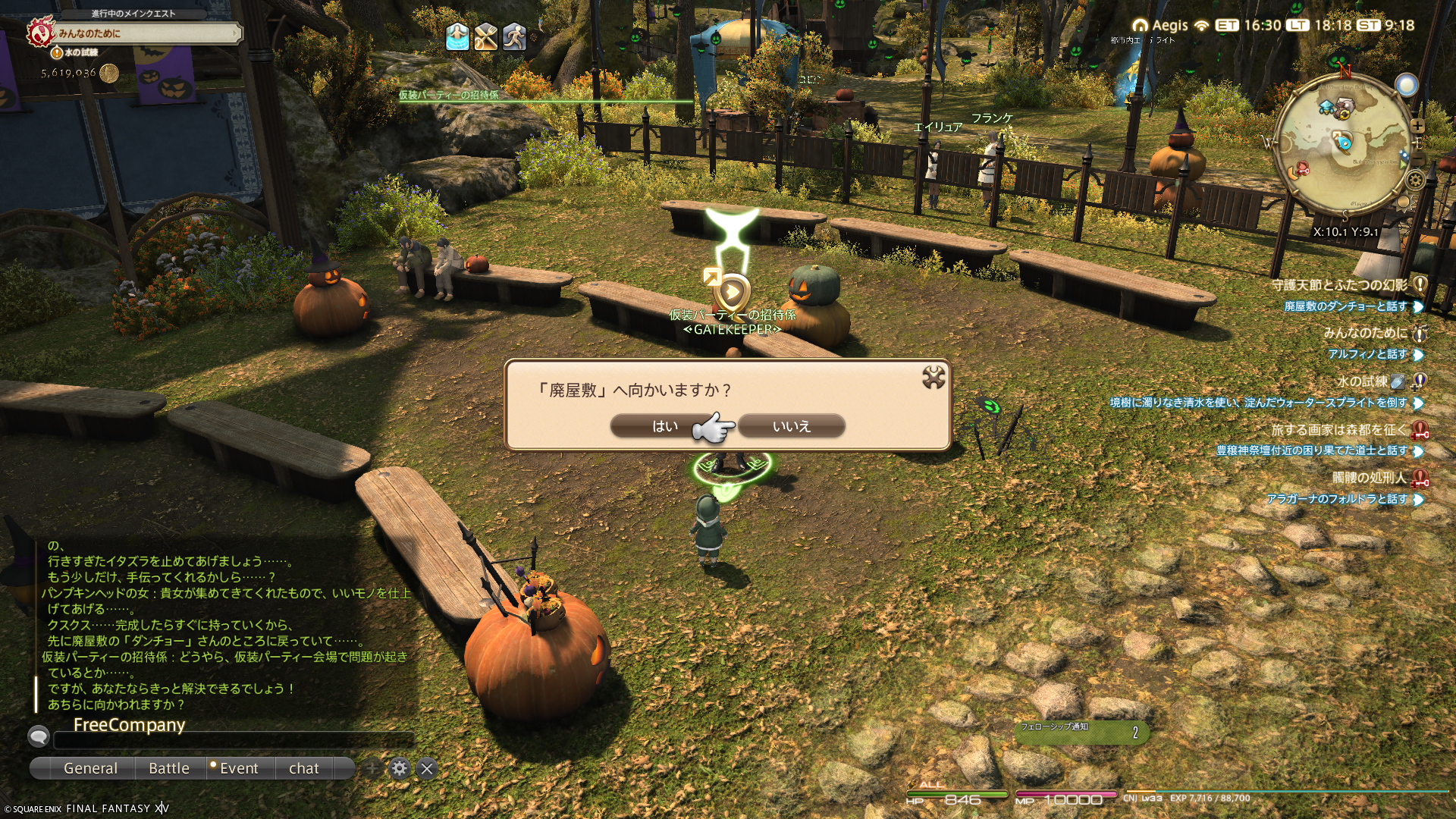Show the lowercase 'chat' log tab
This screenshot has height=819, width=1456.
(304, 768)
